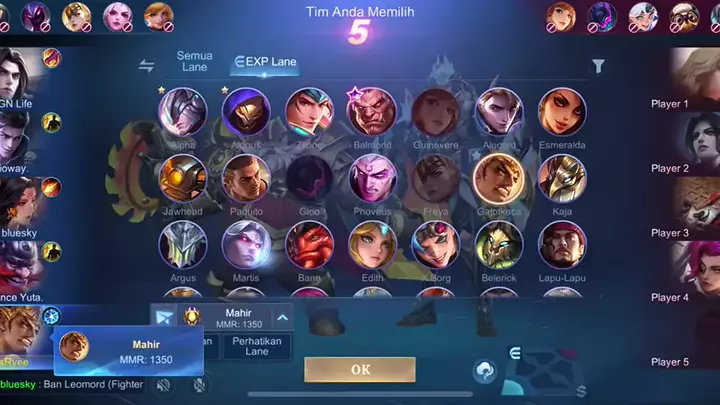Select the highlighted Gatotkaca portrait

pyautogui.click(x=498, y=178)
